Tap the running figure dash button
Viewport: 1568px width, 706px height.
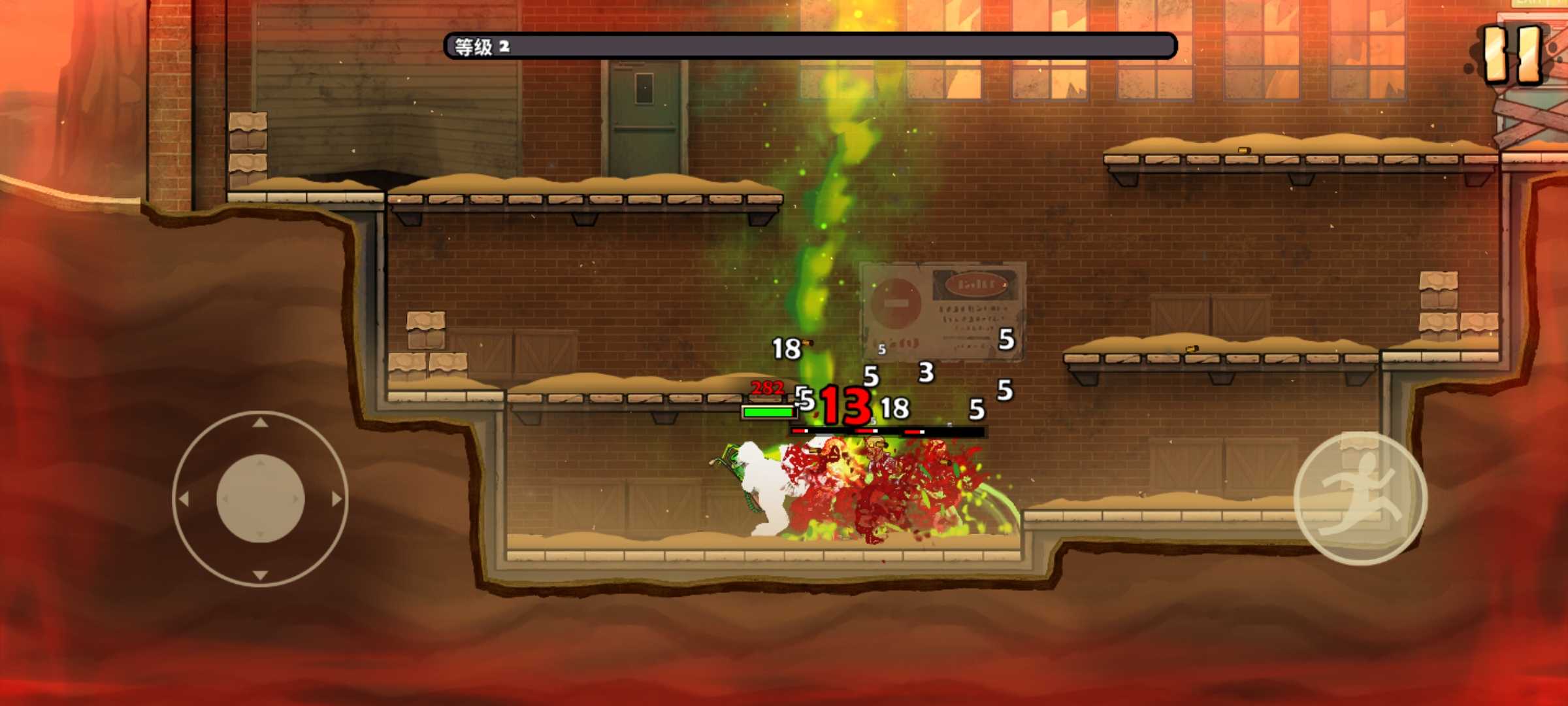tap(1360, 498)
